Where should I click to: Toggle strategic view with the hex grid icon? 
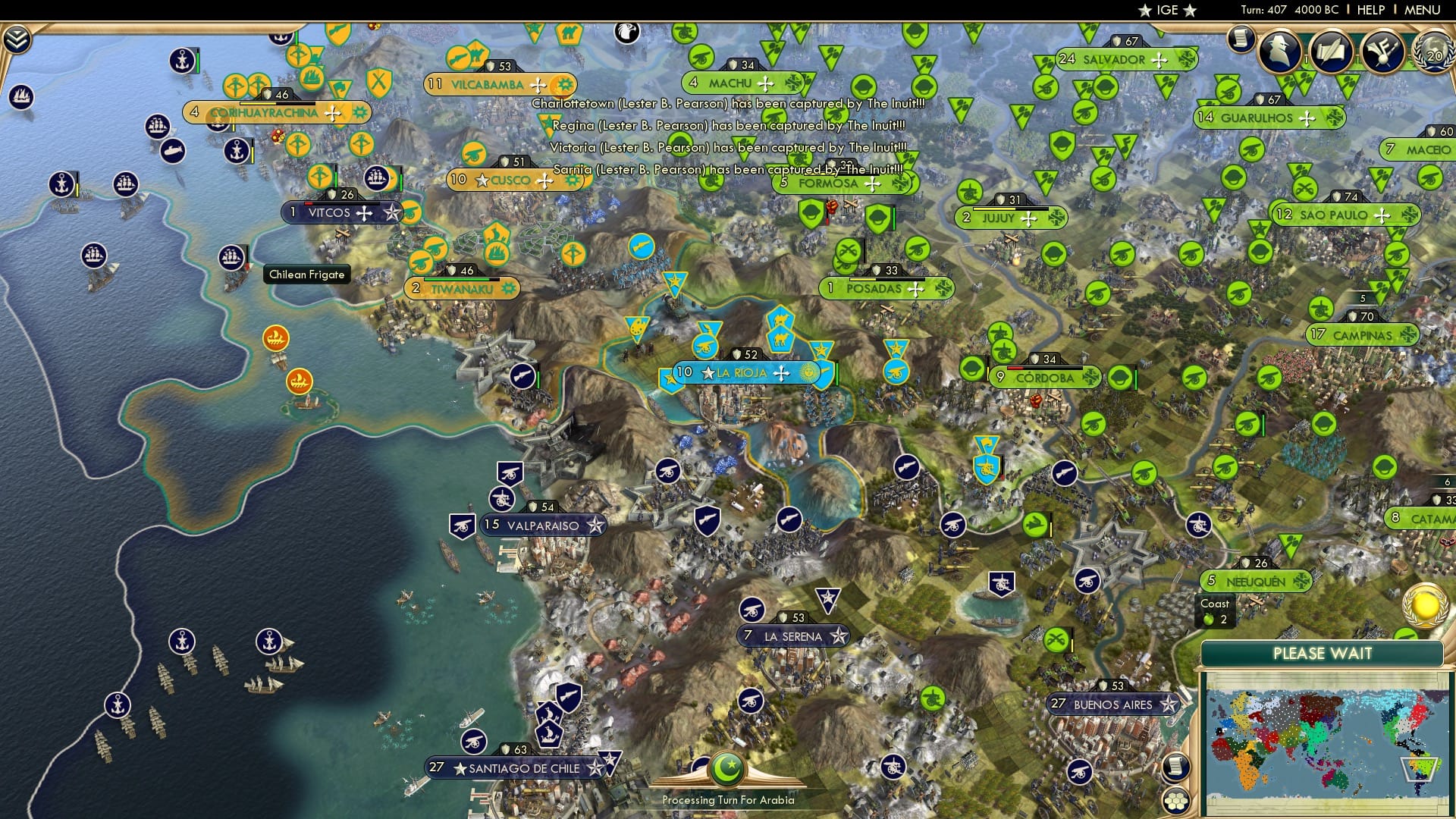coord(1176,801)
